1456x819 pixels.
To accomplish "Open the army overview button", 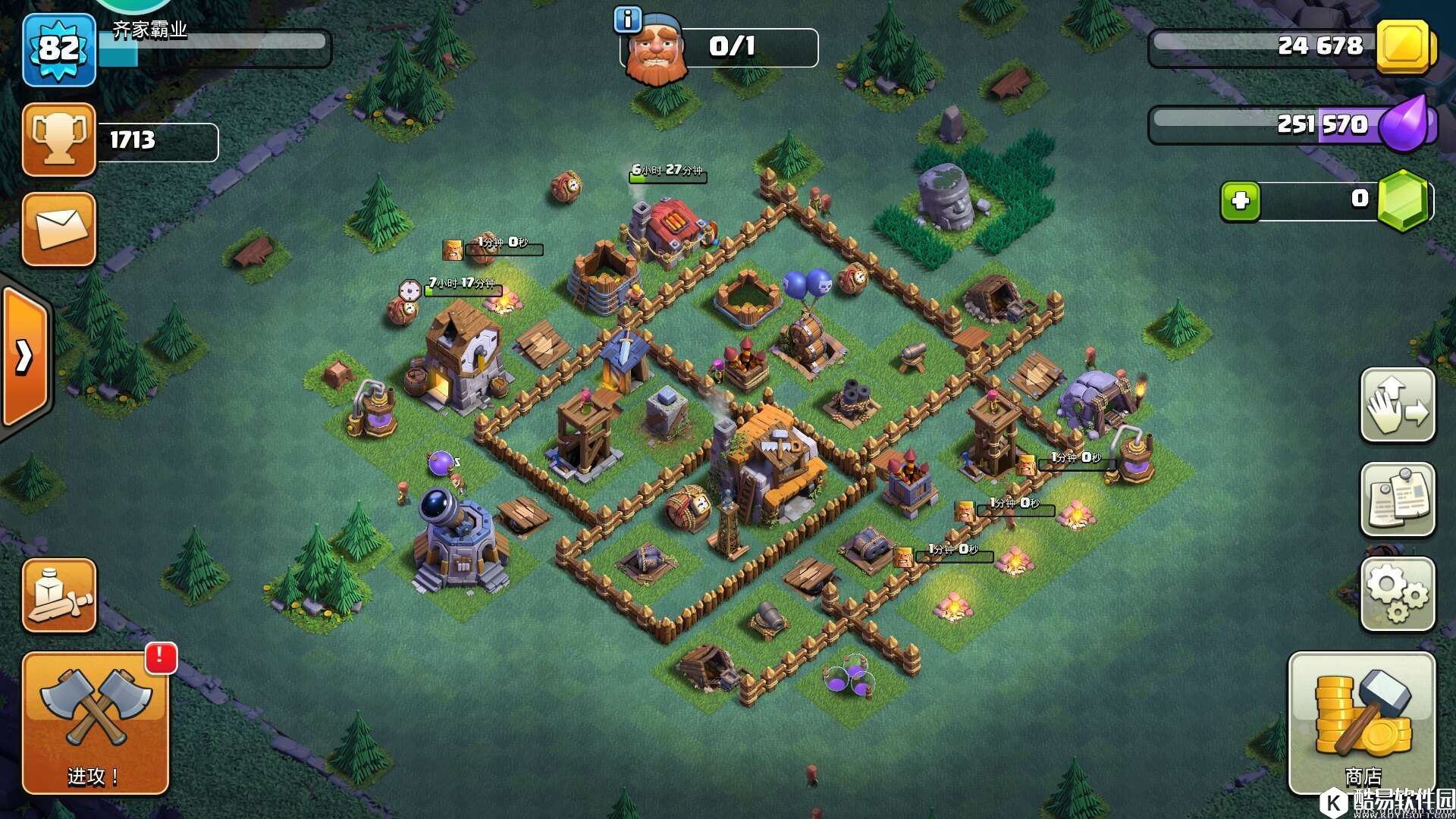I will click(x=59, y=595).
